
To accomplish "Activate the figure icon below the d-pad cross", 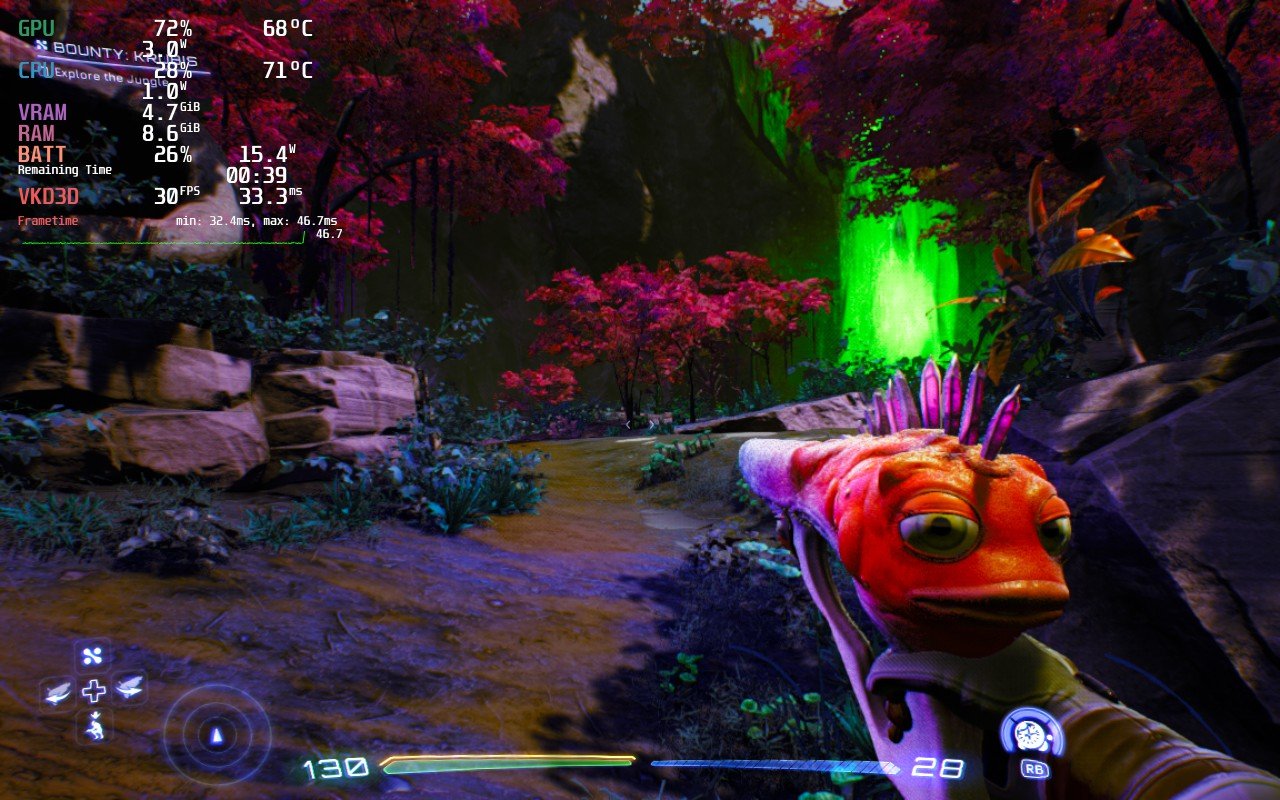I will point(94,726).
